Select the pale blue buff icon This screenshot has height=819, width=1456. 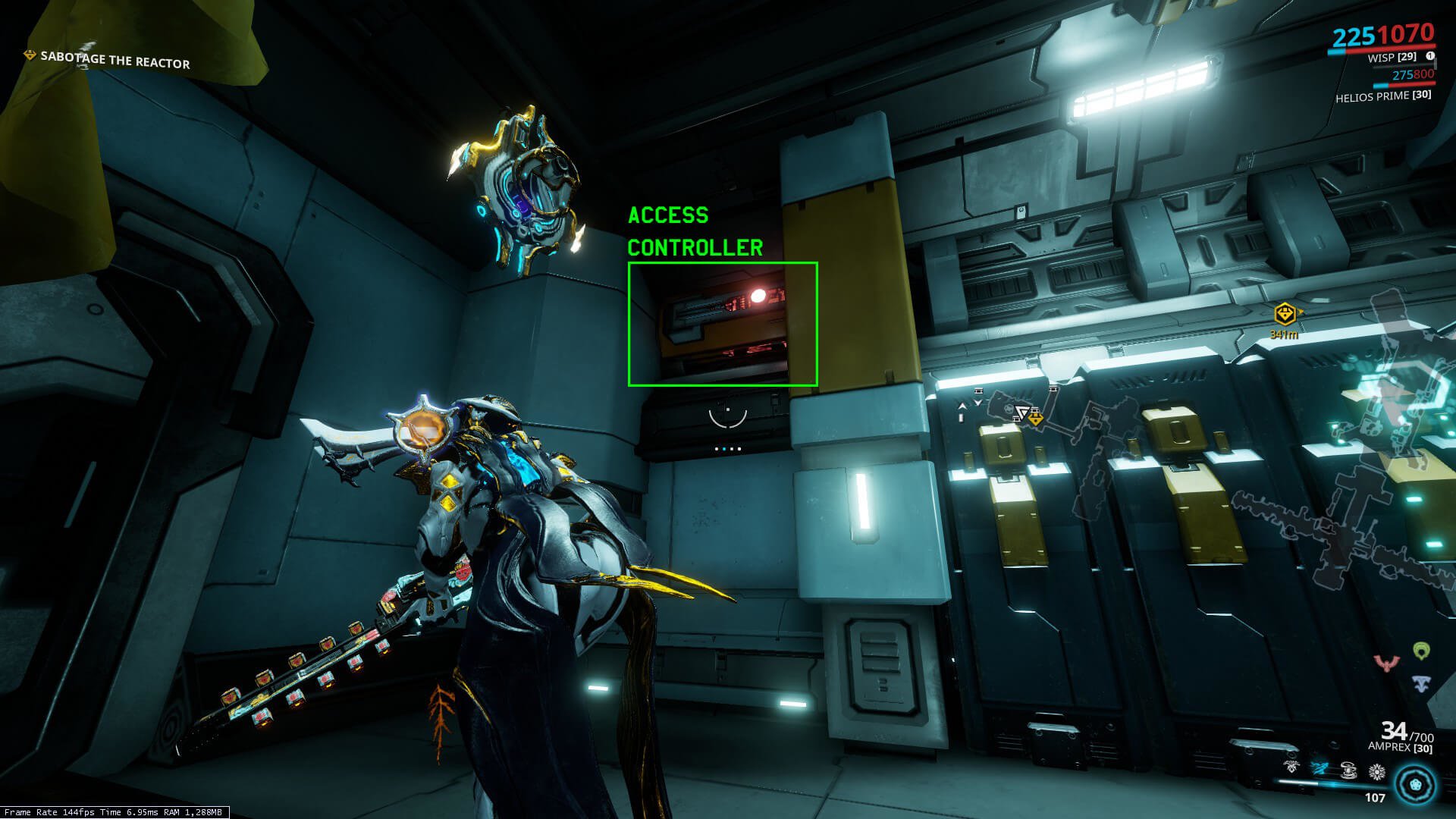pos(1422,682)
